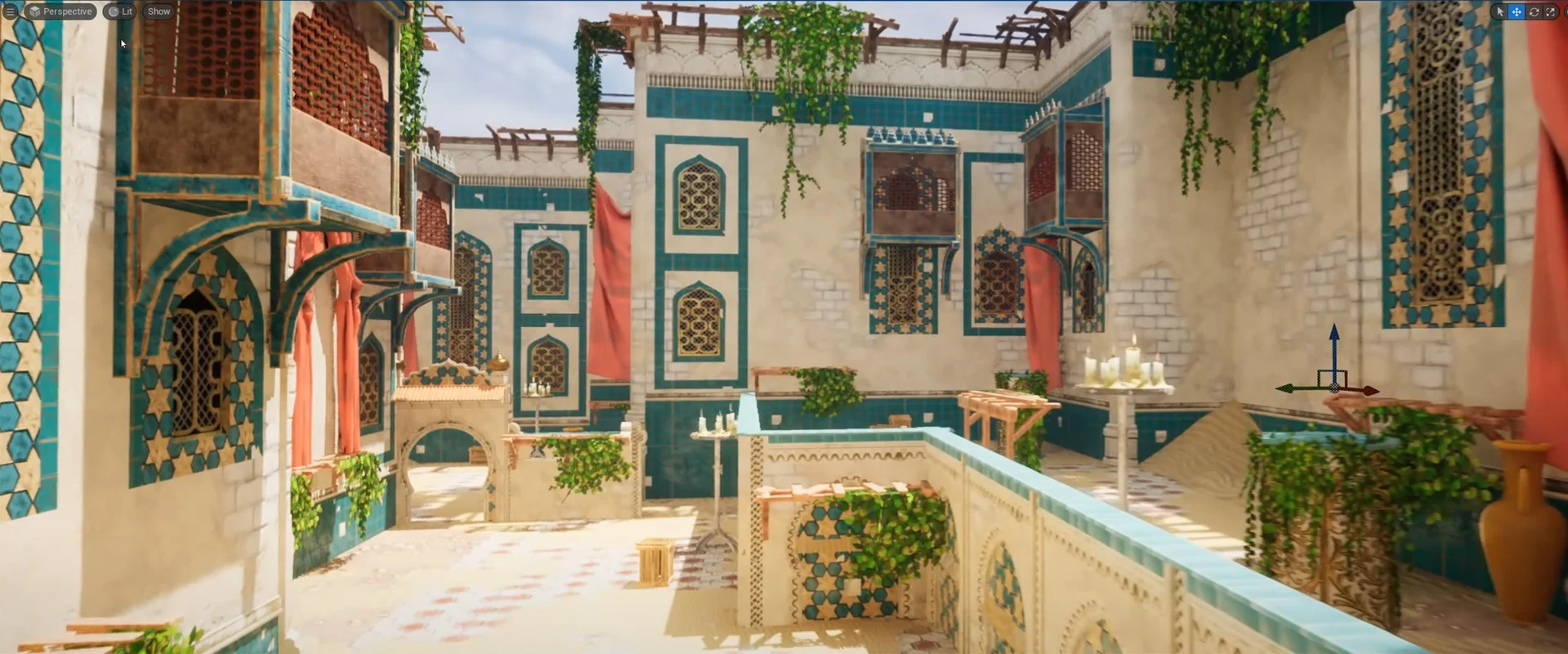Select the scale tool
This screenshot has height=654, width=1568.
pyautogui.click(x=1550, y=11)
